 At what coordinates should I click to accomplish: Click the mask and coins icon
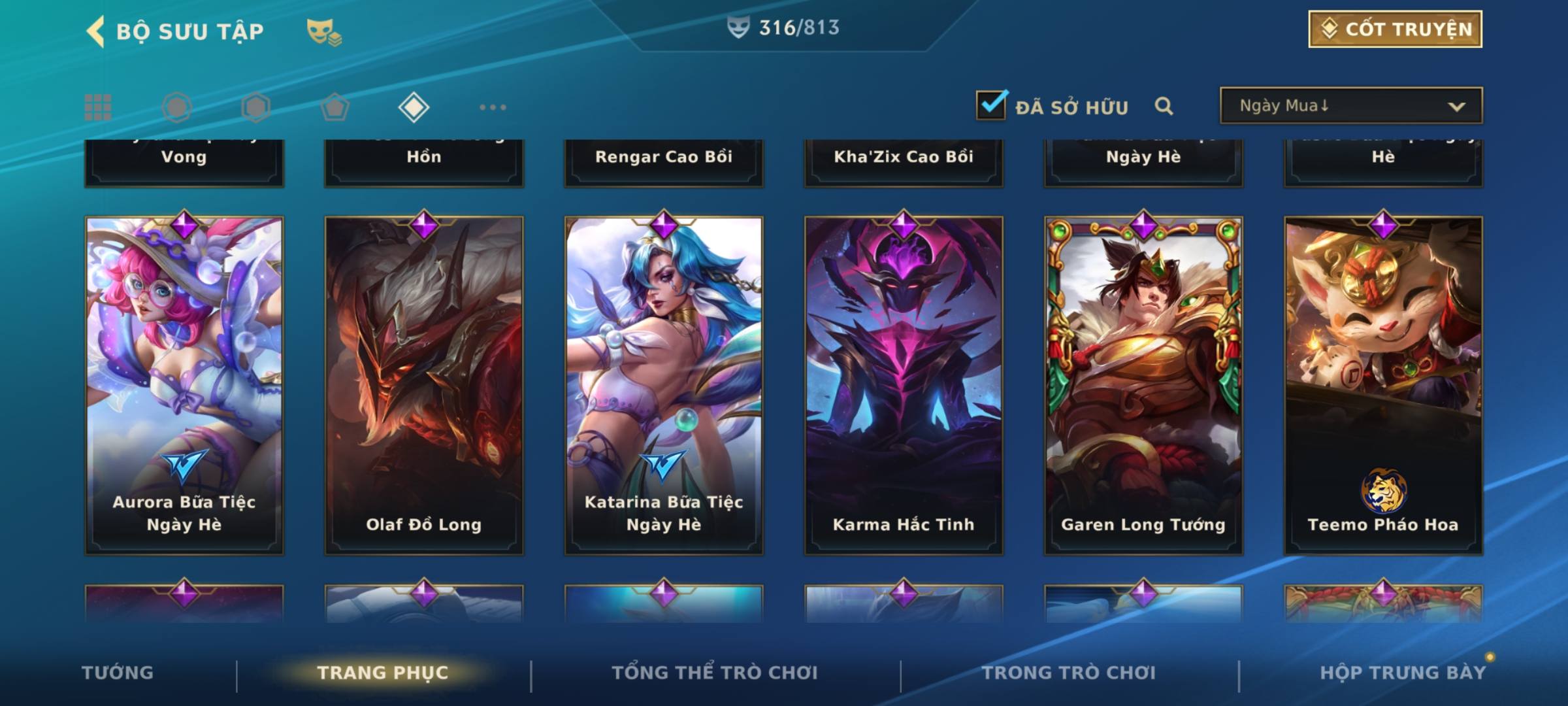324,32
